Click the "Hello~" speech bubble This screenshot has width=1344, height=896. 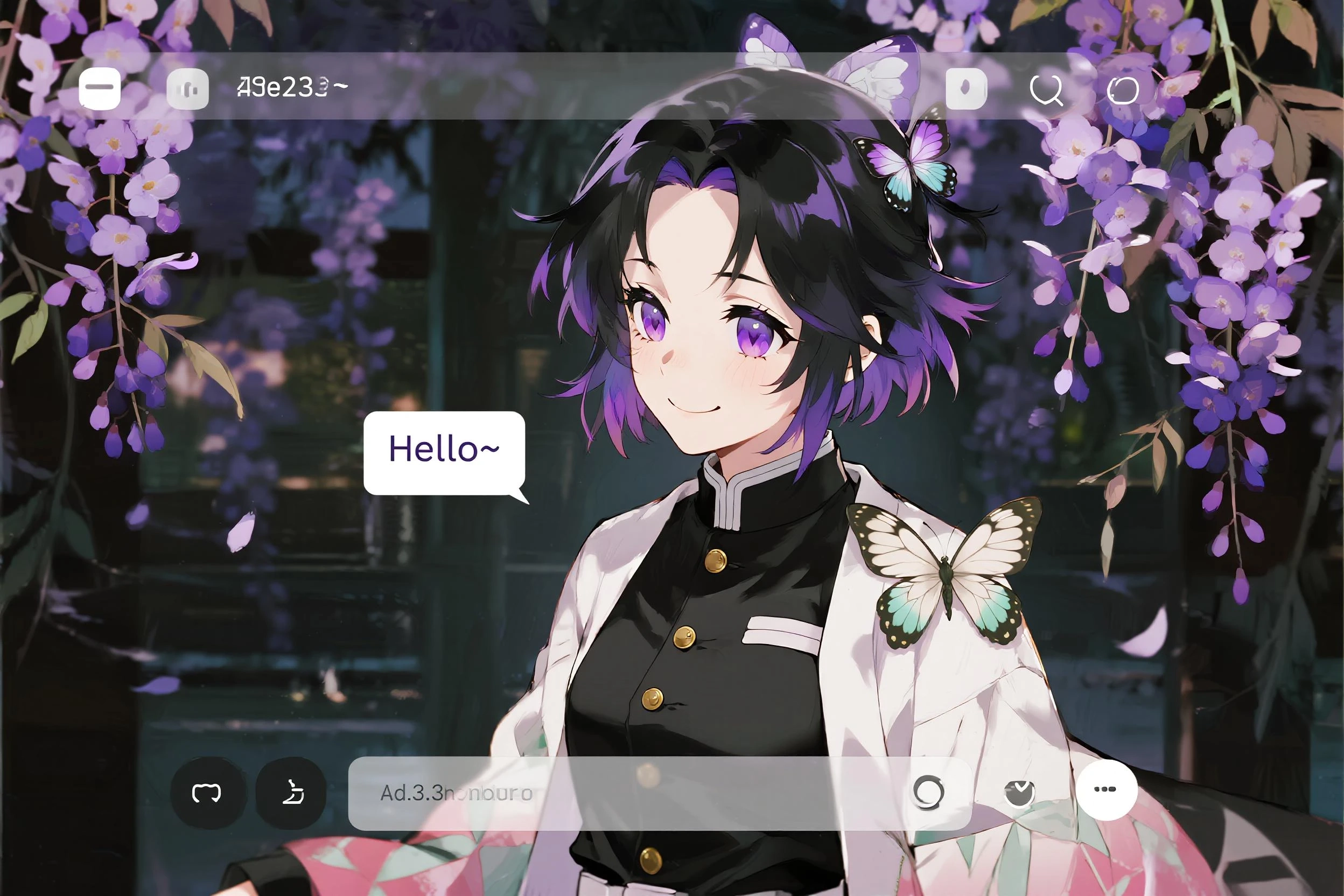click(x=445, y=452)
